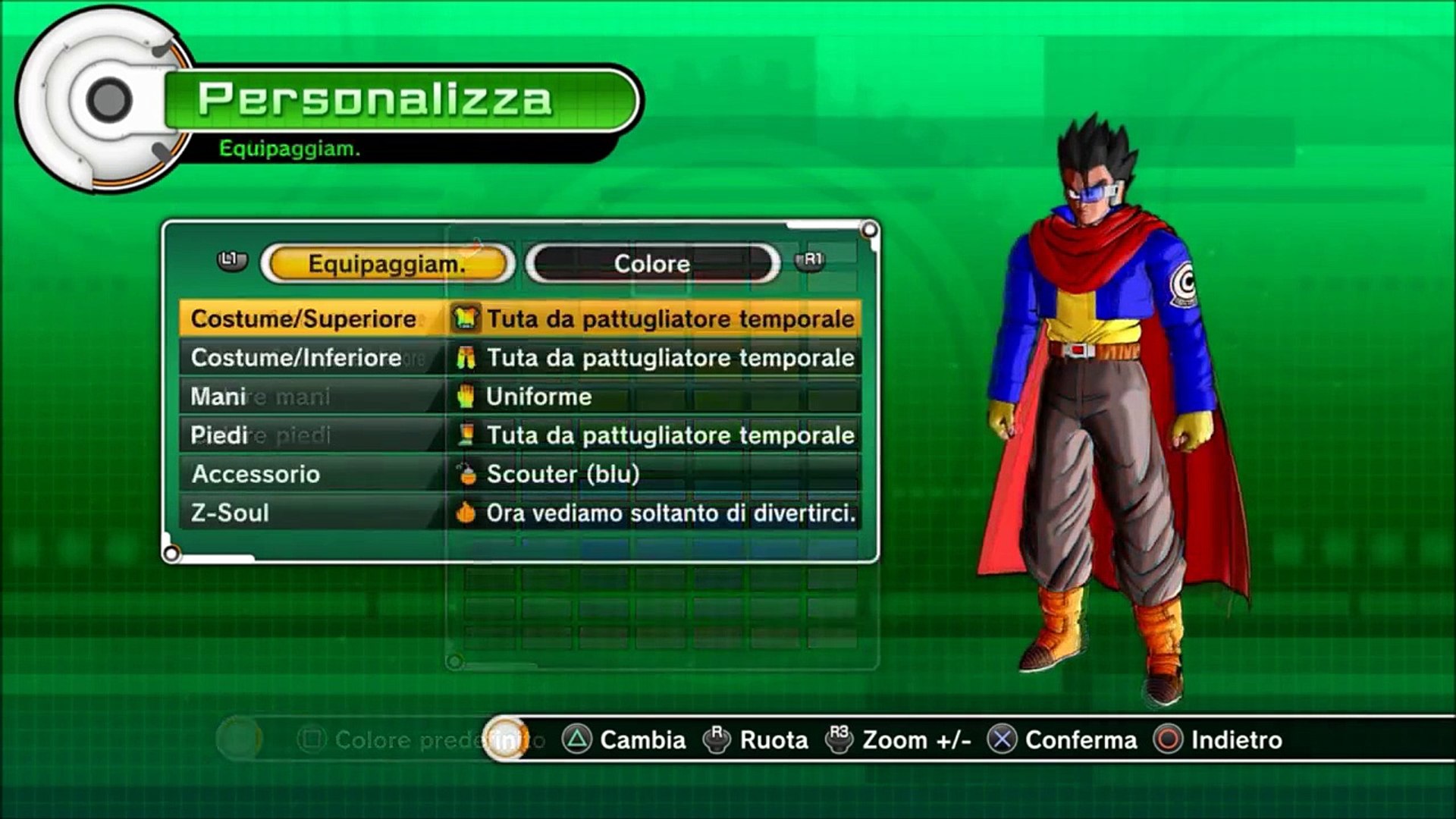Select the Equipaggiam. tab
1456x819 pixels.
[x=387, y=264]
